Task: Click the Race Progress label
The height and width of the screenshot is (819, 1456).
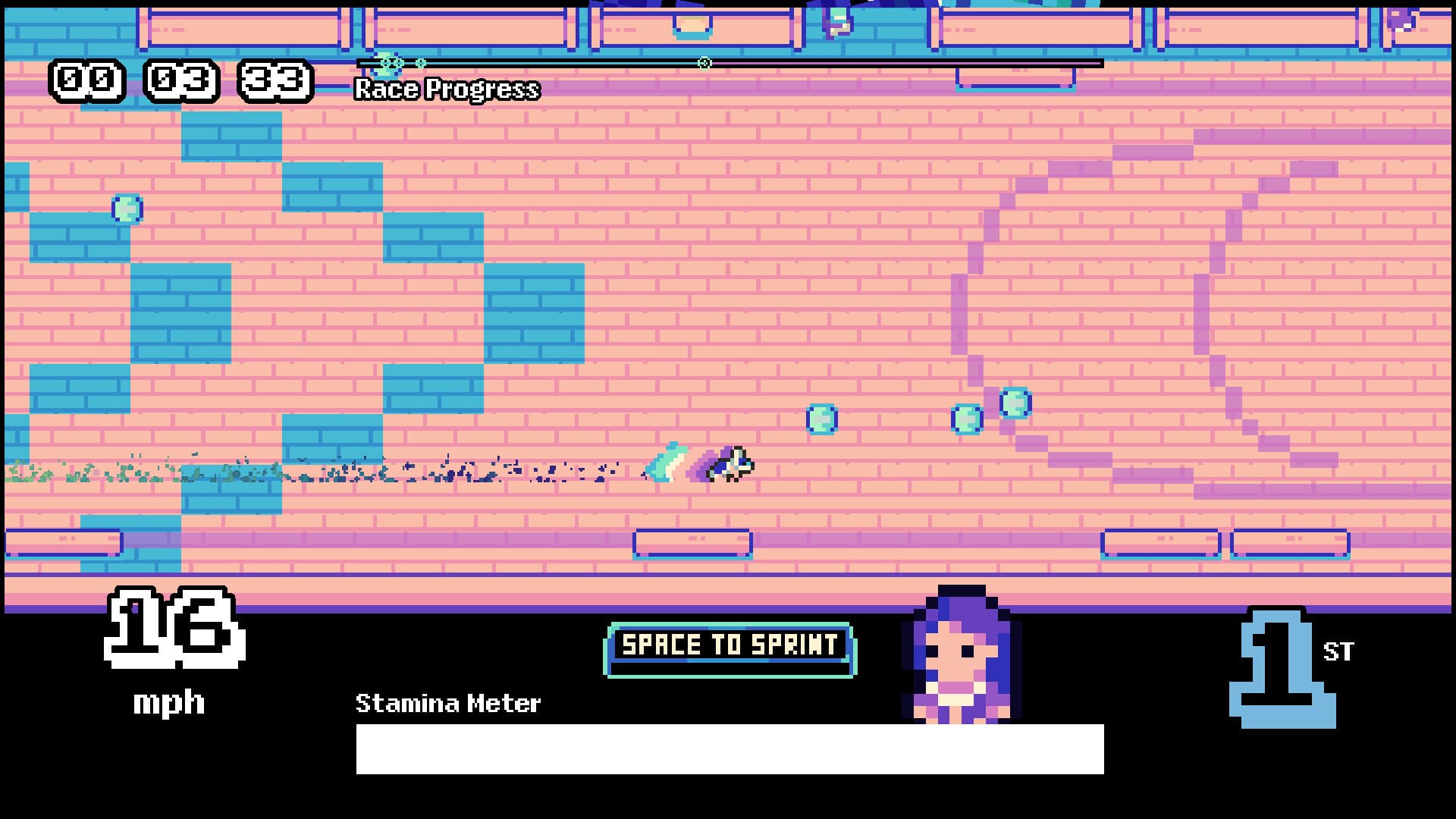Action: 446,91
